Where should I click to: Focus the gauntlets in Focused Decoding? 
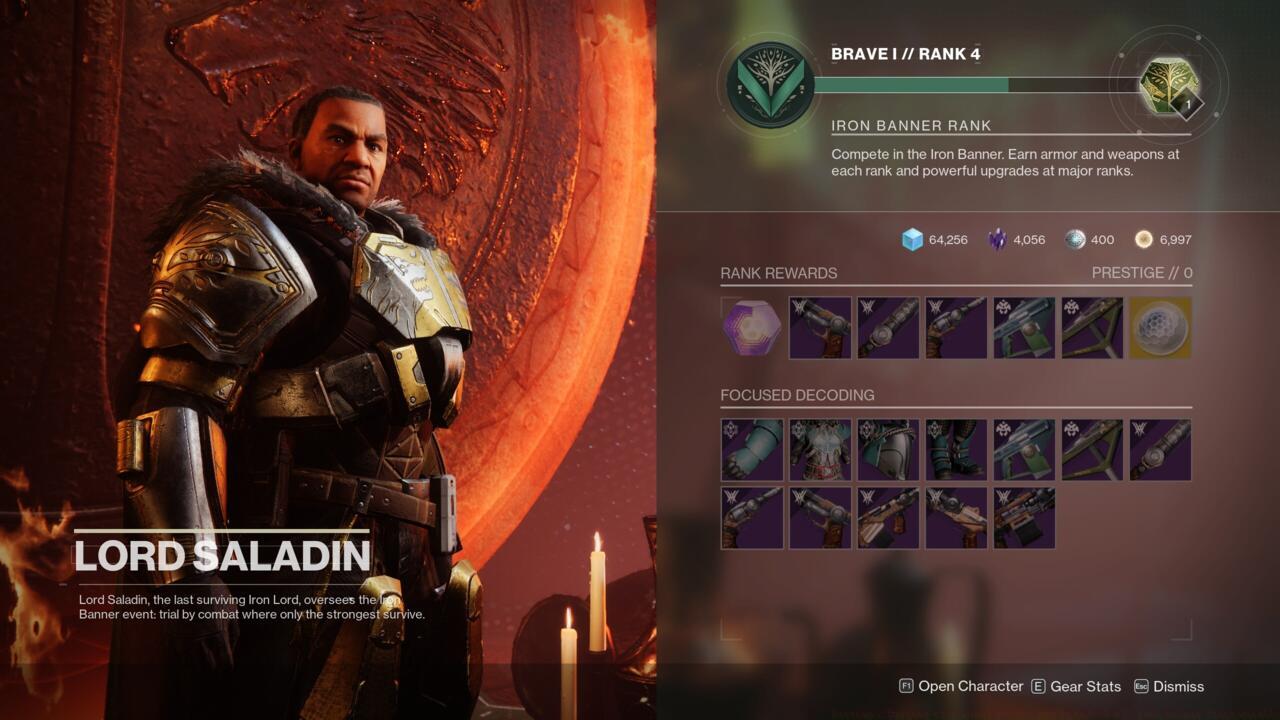click(x=753, y=450)
